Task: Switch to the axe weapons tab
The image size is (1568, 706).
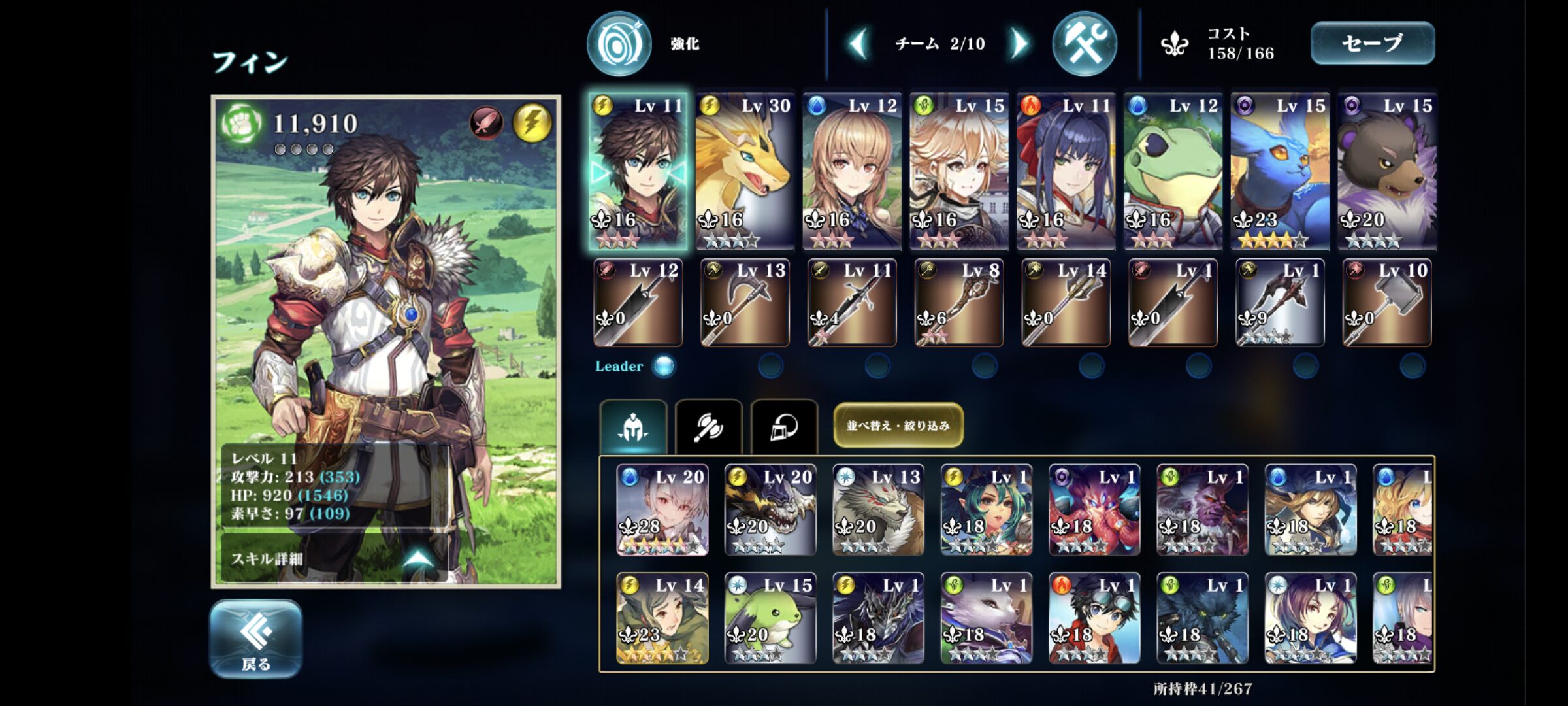Action: point(708,427)
